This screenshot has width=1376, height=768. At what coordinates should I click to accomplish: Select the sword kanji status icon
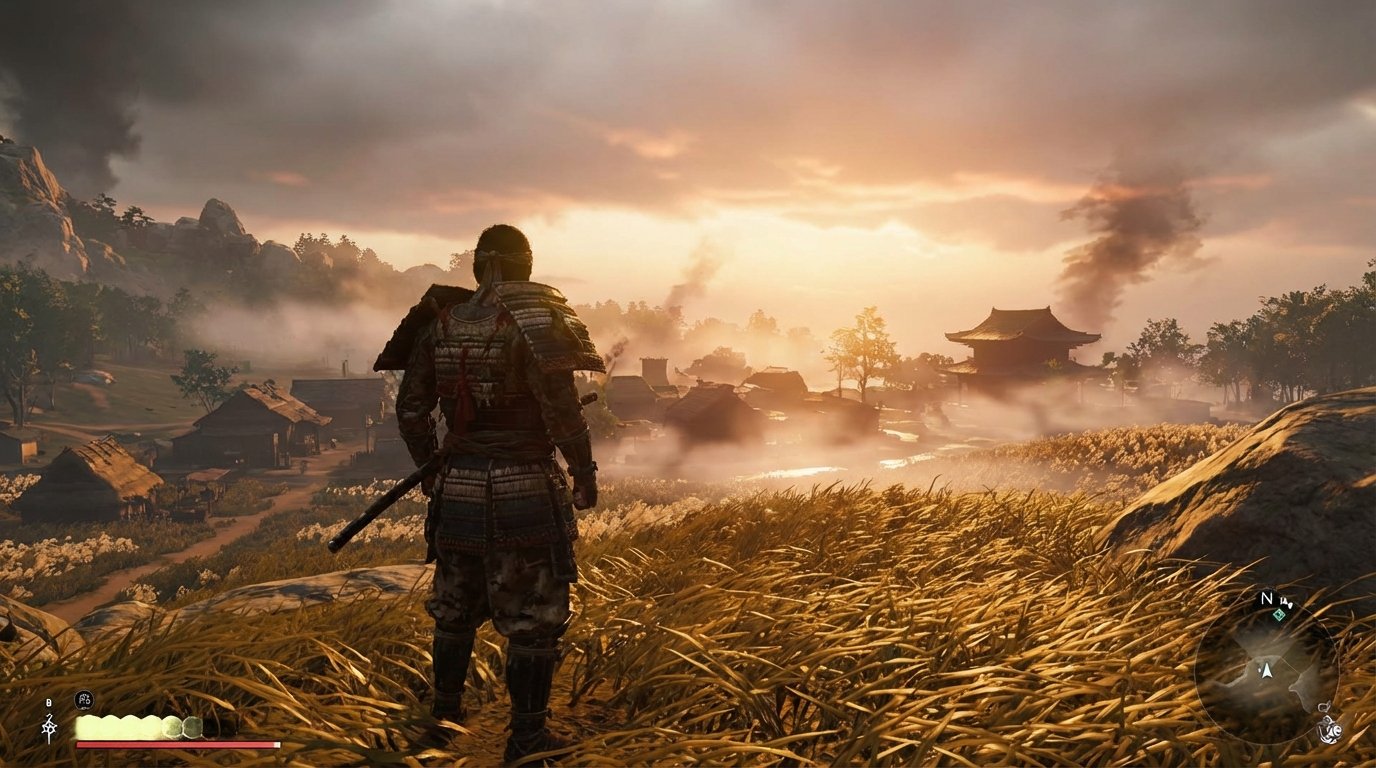click(x=49, y=727)
